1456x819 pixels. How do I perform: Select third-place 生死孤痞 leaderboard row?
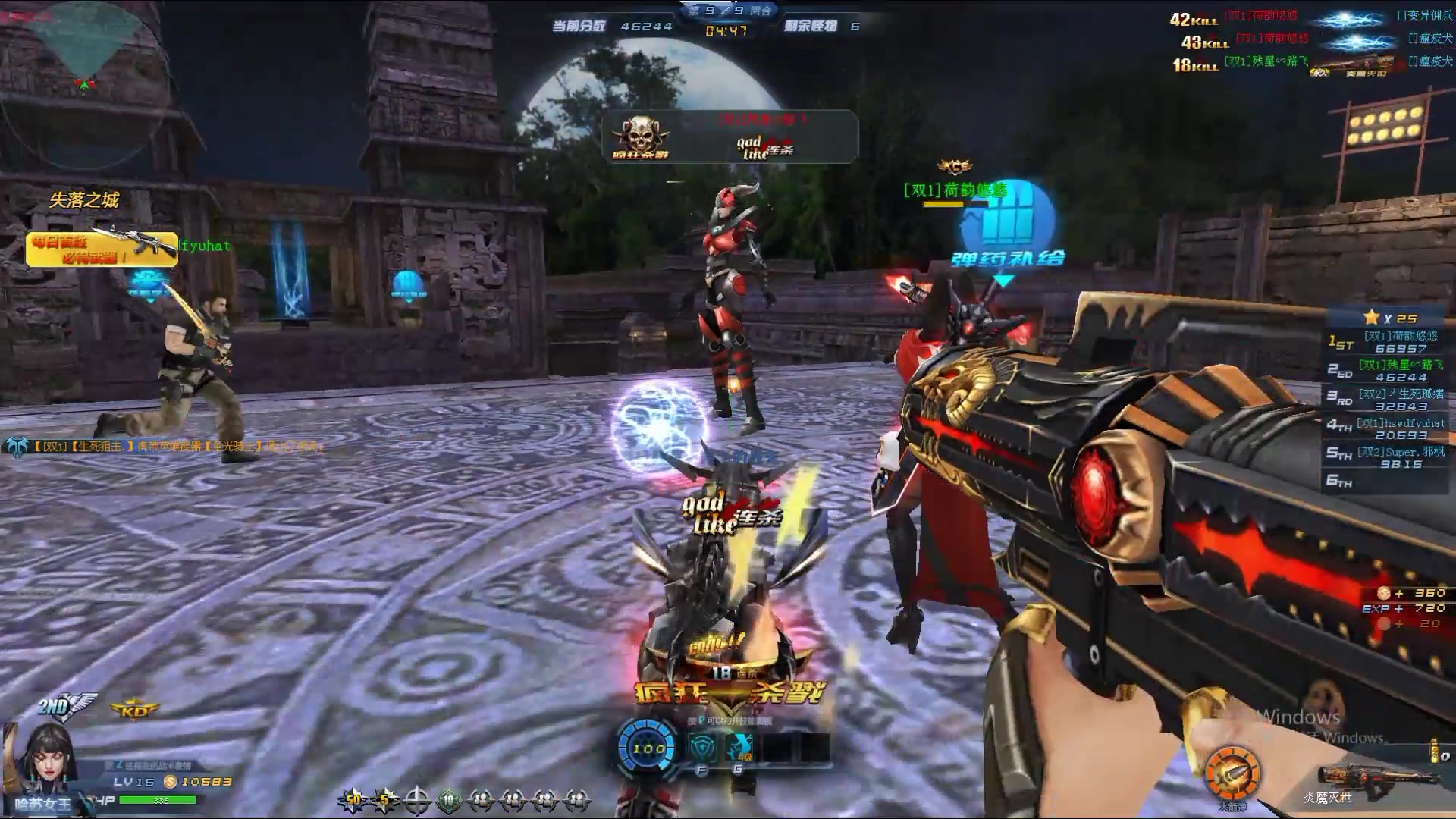[1386, 400]
